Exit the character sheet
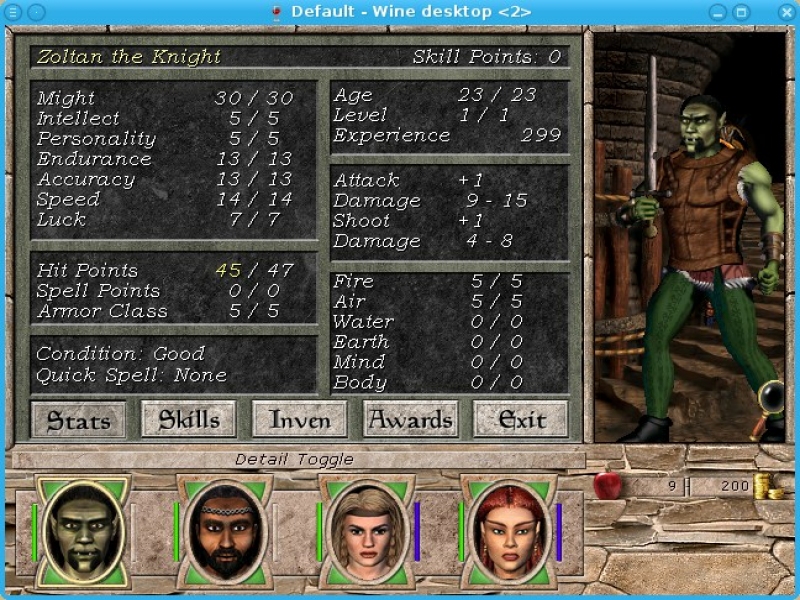The width and height of the screenshot is (800, 600). pos(521,420)
